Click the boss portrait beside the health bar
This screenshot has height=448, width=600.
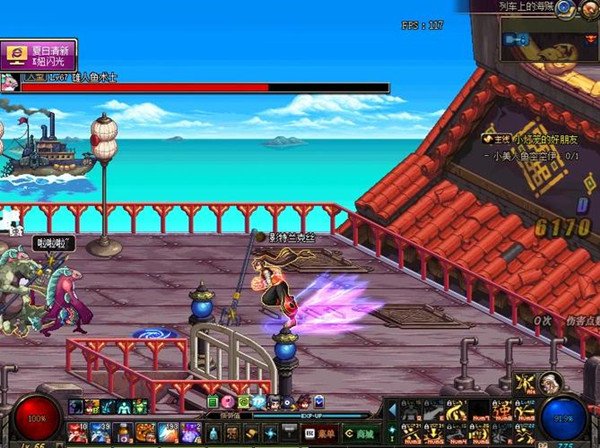point(9,81)
